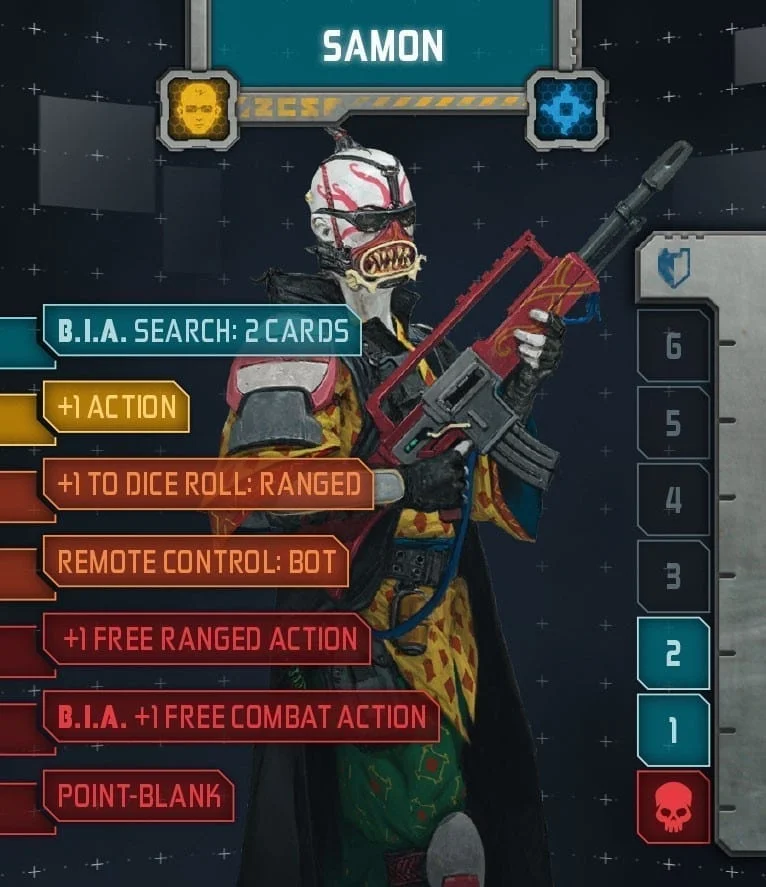
Task: Choose the +1 Action skill
Action: pyautogui.click(x=116, y=407)
